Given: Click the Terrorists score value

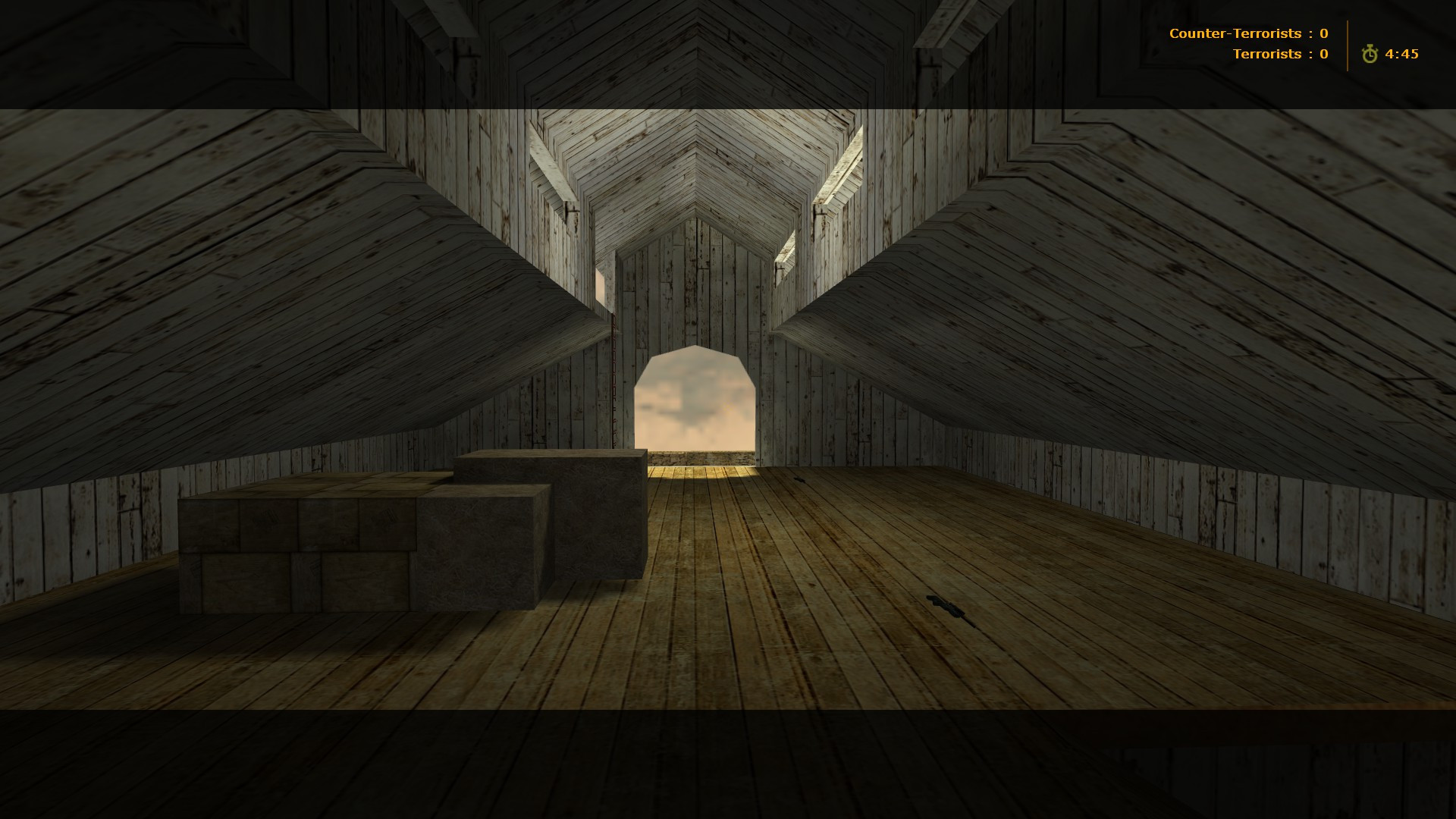Looking at the screenshot, I should tap(1323, 54).
